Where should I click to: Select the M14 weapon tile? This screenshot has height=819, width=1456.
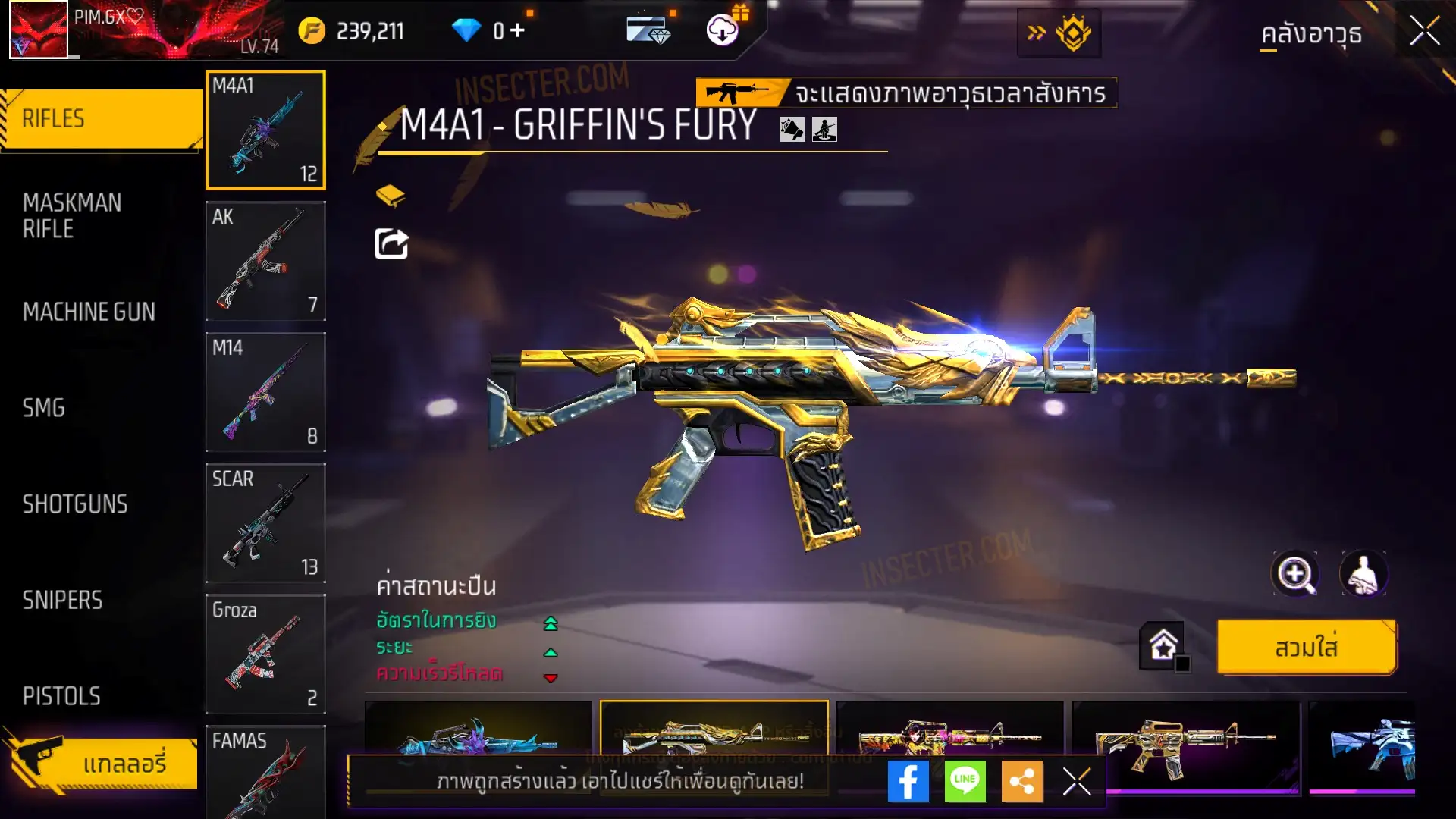coord(265,392)
